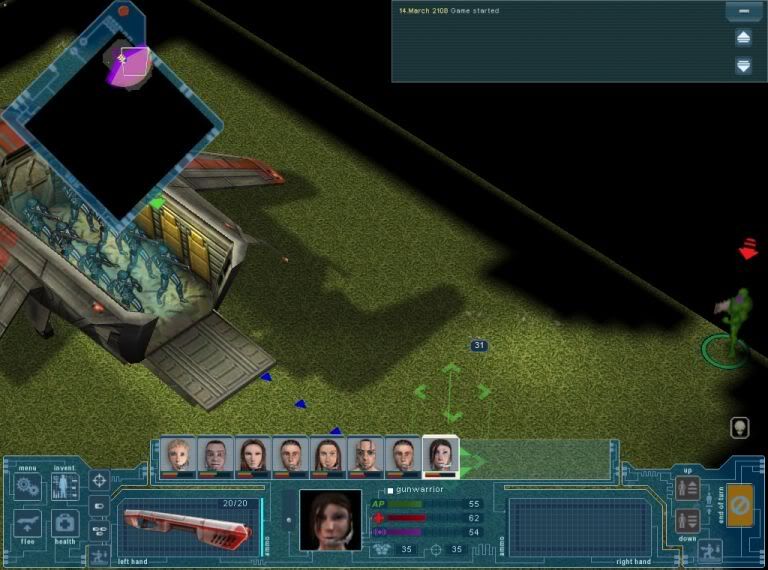Select the highlighted gunwarrior portrait in roster
The height and width of the screenshot is (570, 768).
coord(440,456)
